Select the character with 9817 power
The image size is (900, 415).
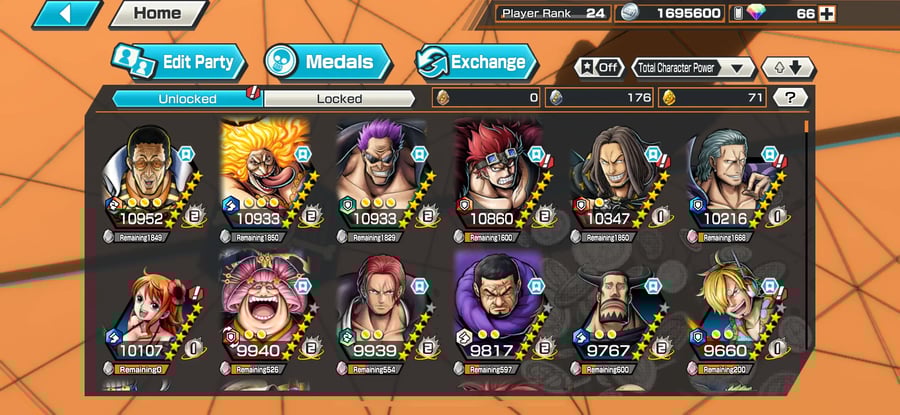pos(496,316)
